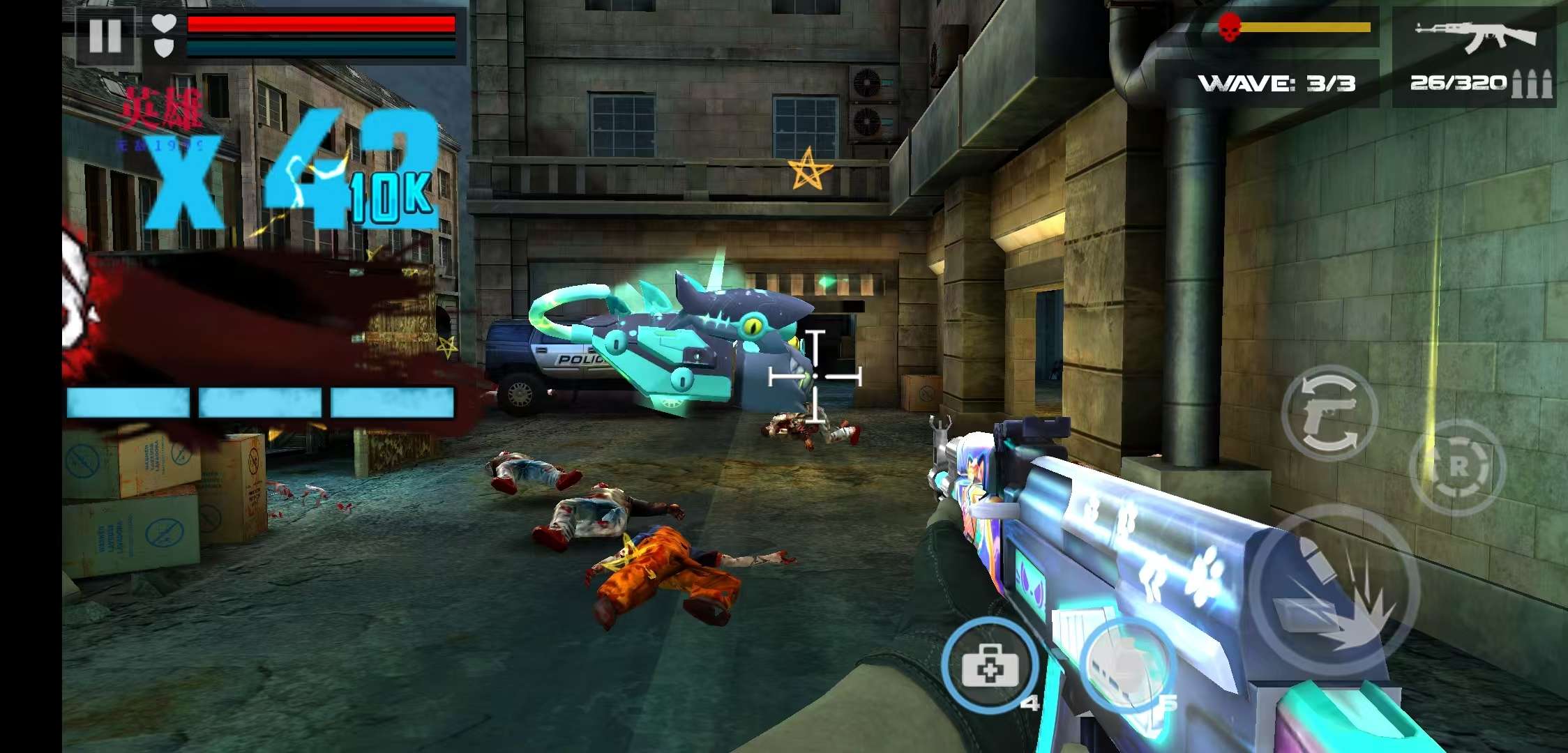Switch weapons using the pistol swap icon

1329,413
